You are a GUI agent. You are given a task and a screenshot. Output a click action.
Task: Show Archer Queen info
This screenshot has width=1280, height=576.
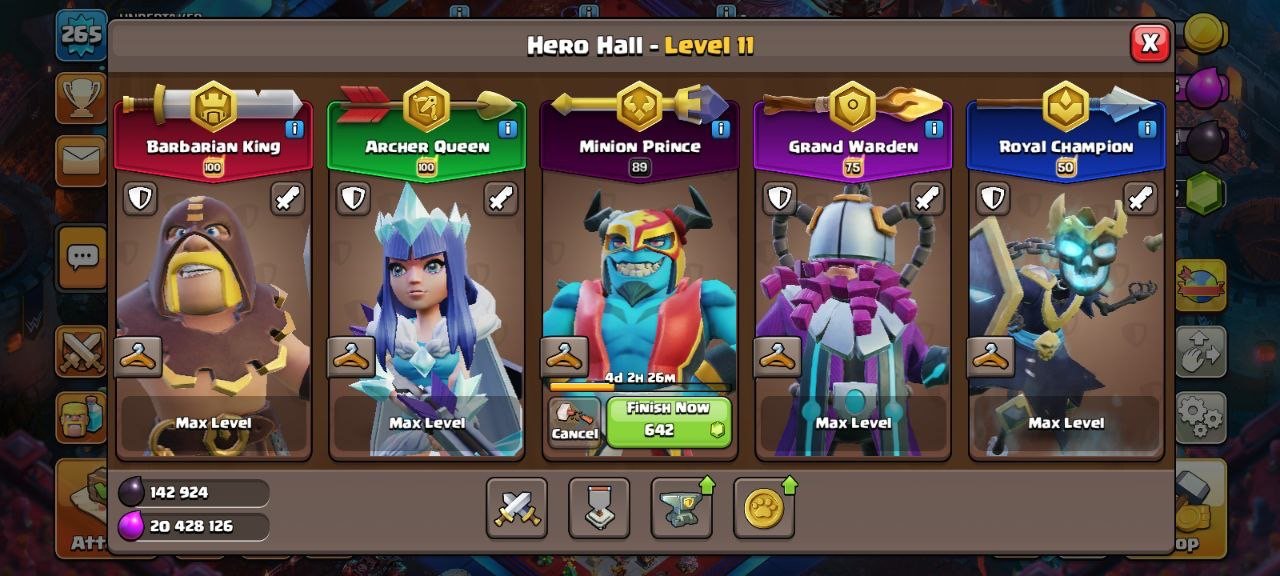pos(507,129)
